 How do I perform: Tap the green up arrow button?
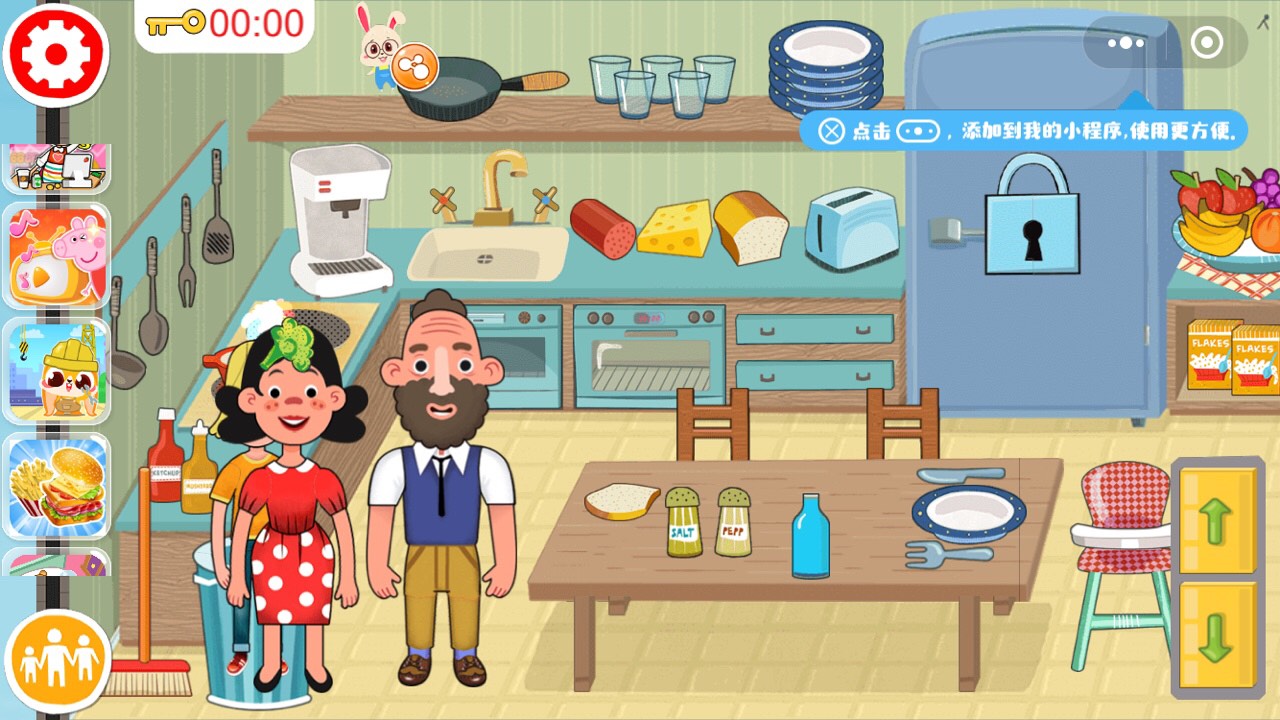1216,521
